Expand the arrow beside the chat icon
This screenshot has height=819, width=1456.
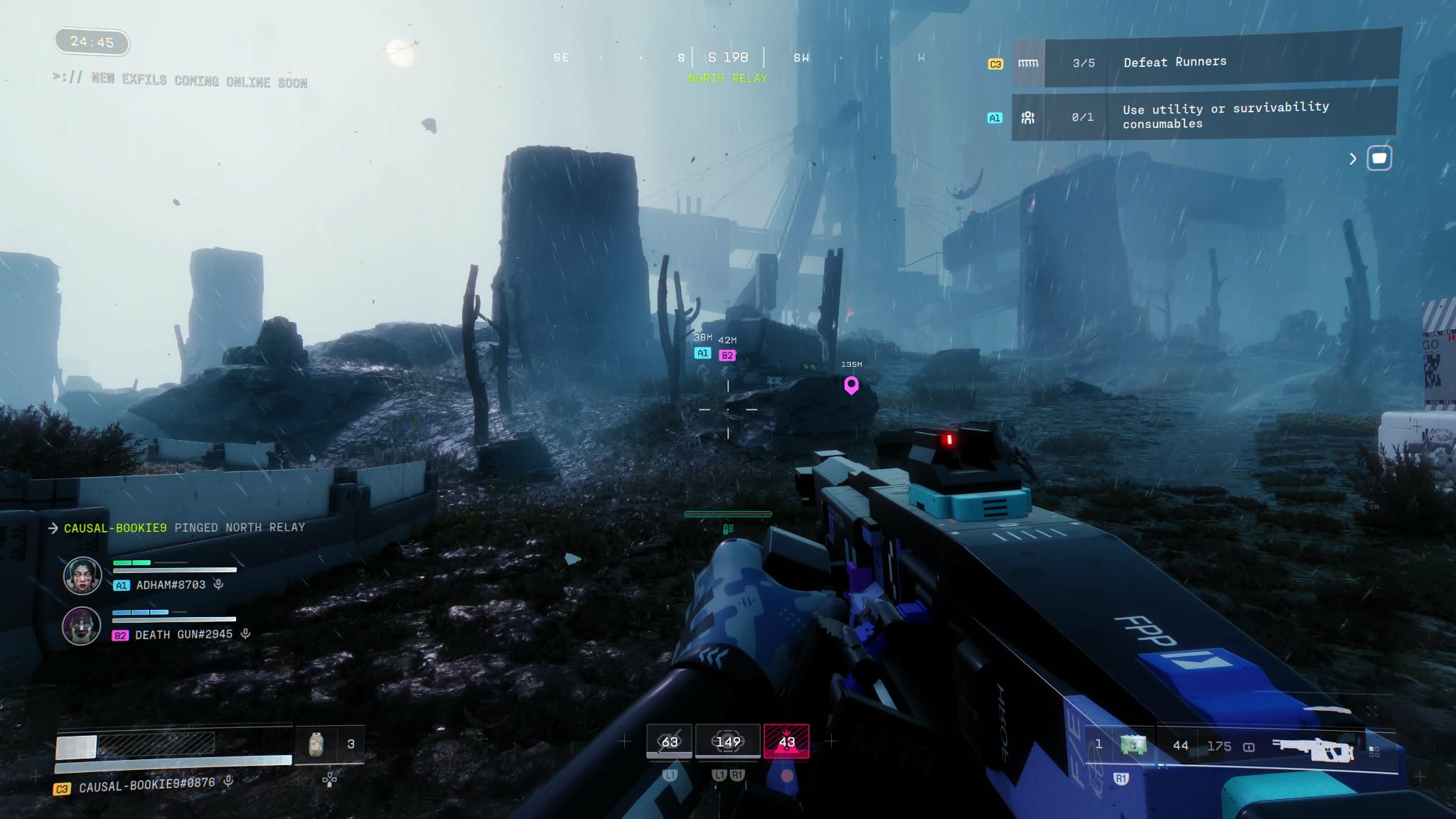(x=1353, y=159)
